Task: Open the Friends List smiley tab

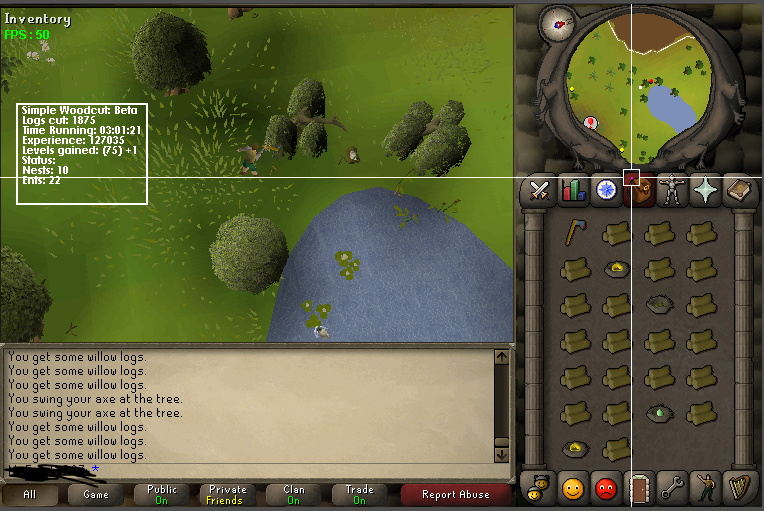Action: point(573,489)
